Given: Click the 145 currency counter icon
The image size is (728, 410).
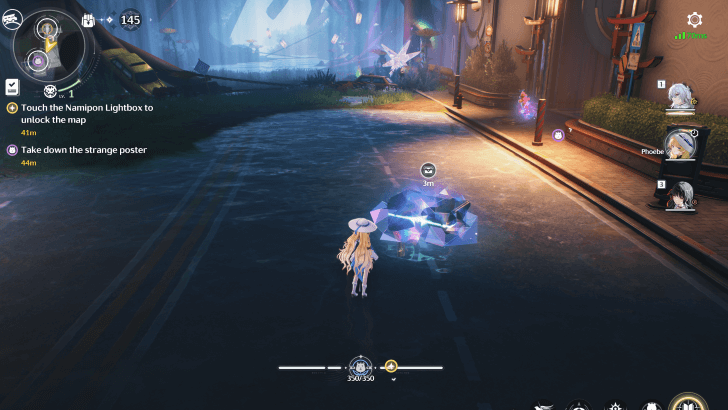Looking at the screenshot, I should pos(129,19).
